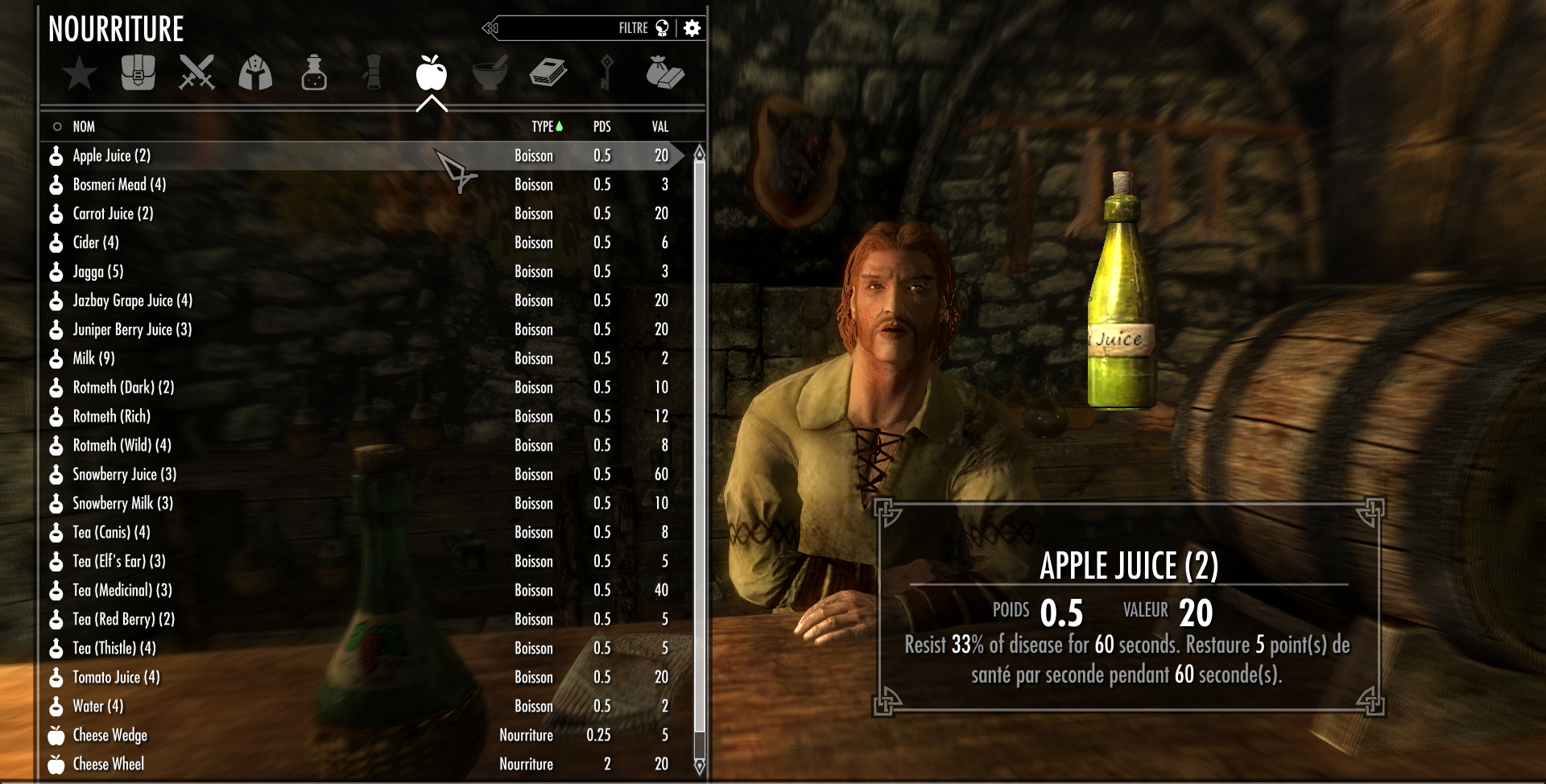Show the armor helmet category

coord(255,72)
